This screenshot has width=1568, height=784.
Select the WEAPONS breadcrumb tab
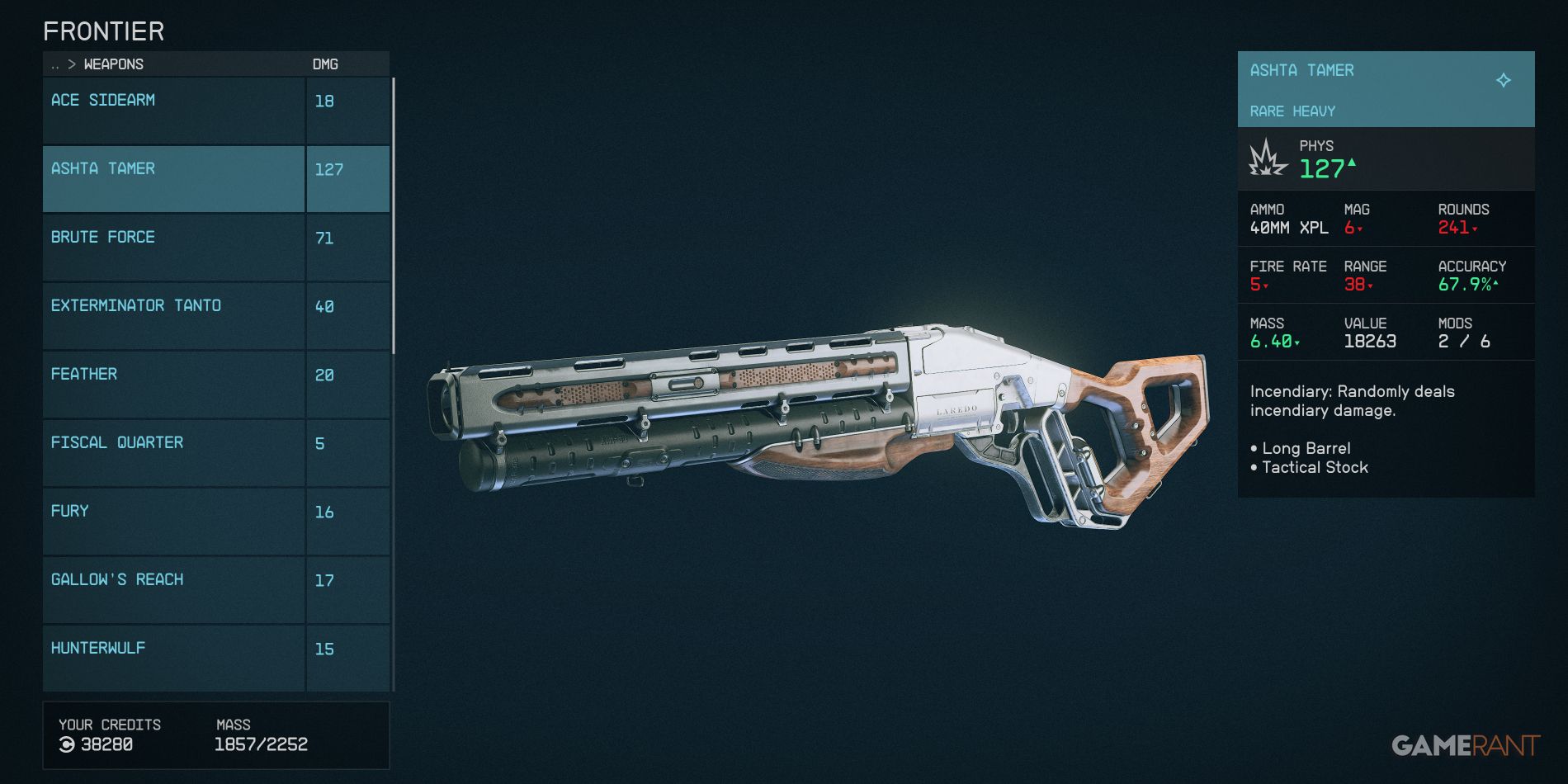(114, 64)
